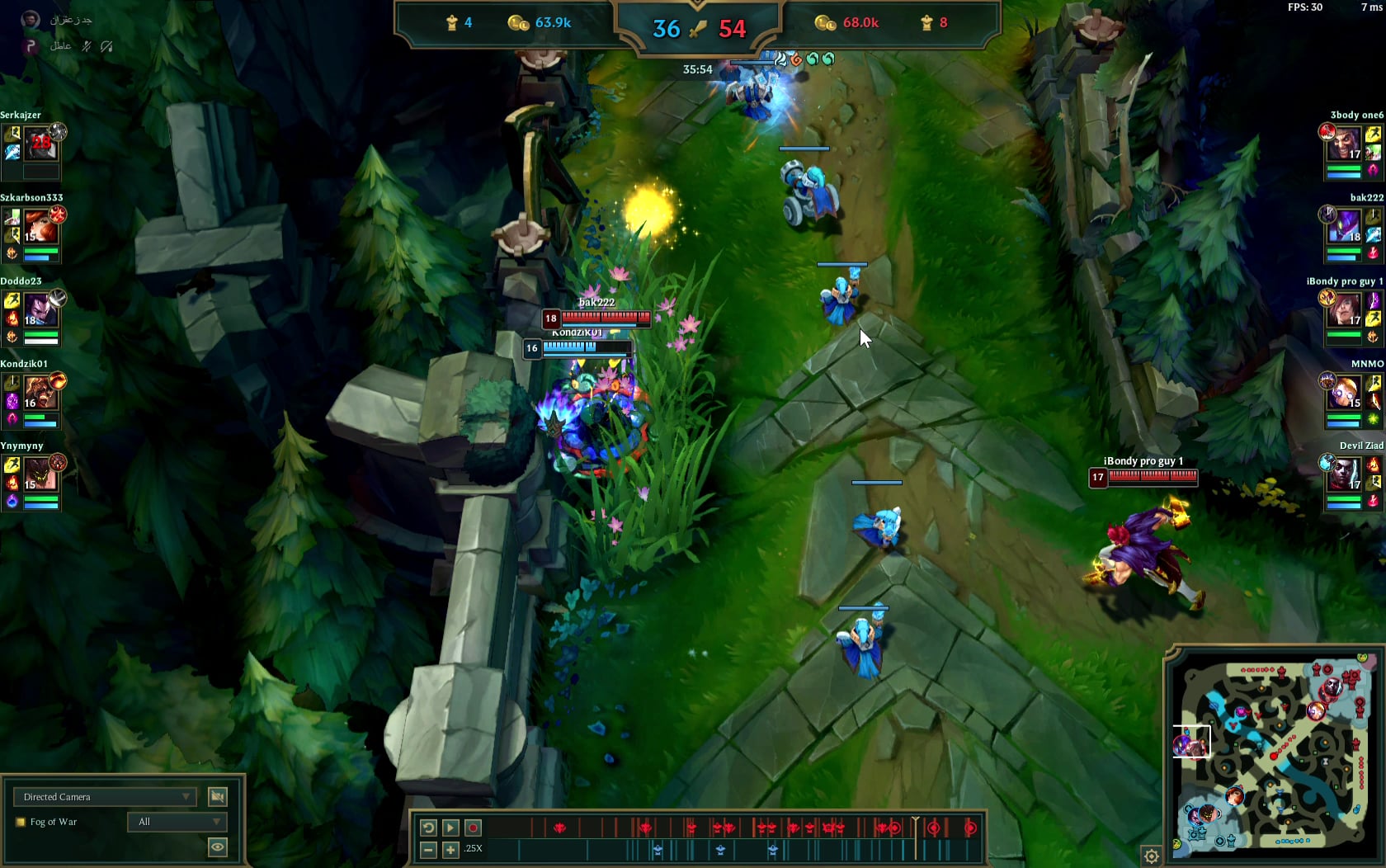
Task: Select Kondzik01's champion portrait
Action: pyautogui.click(x=40, y=394)
